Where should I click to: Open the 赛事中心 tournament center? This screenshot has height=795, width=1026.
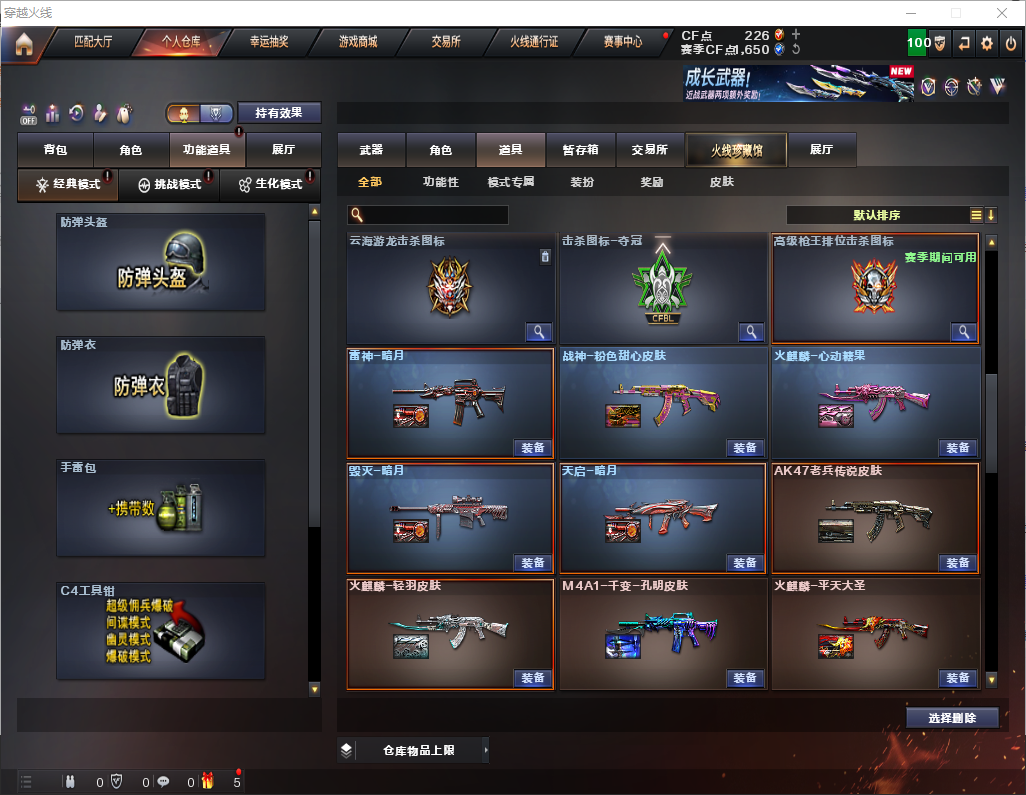(623, 42)
